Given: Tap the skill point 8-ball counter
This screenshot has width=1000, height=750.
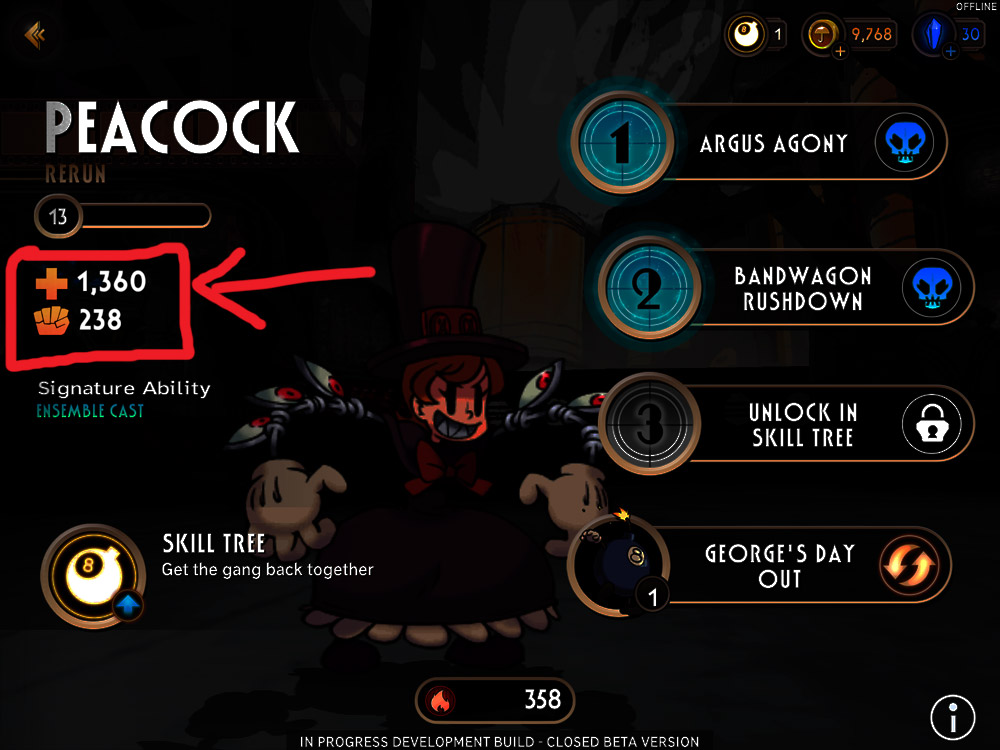Looking at the screenshot, I should 758,36.
